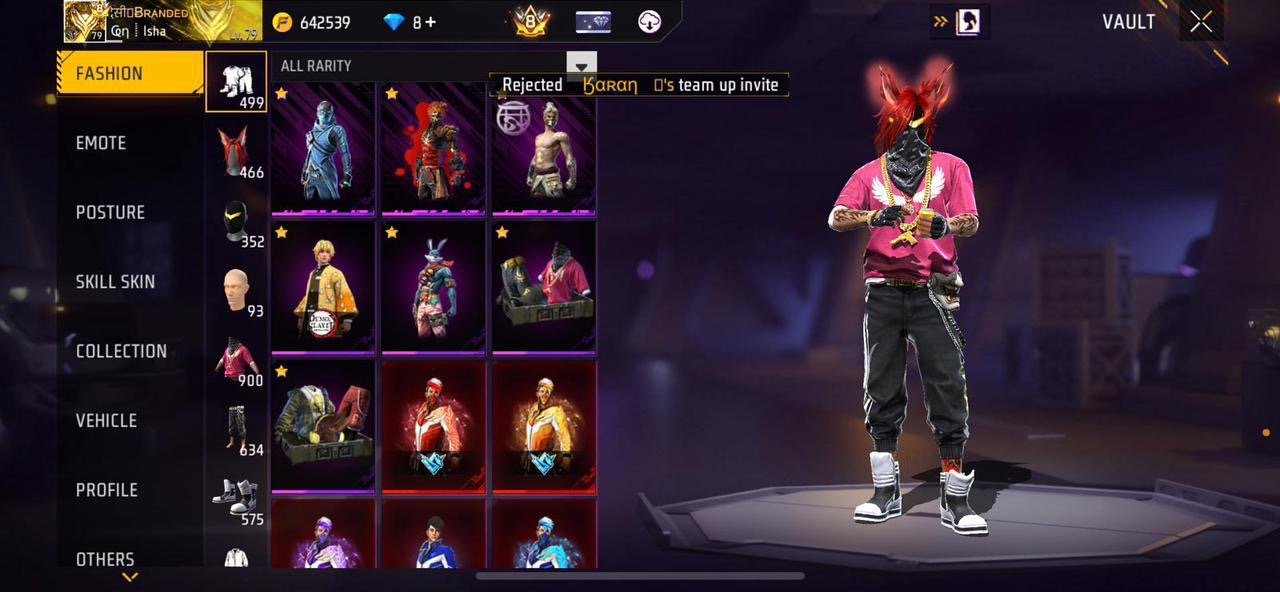Pick the blue ninja outfit bundle
Screen dimensions: 1280x592
pyautogui.click(x=324, y=149)
